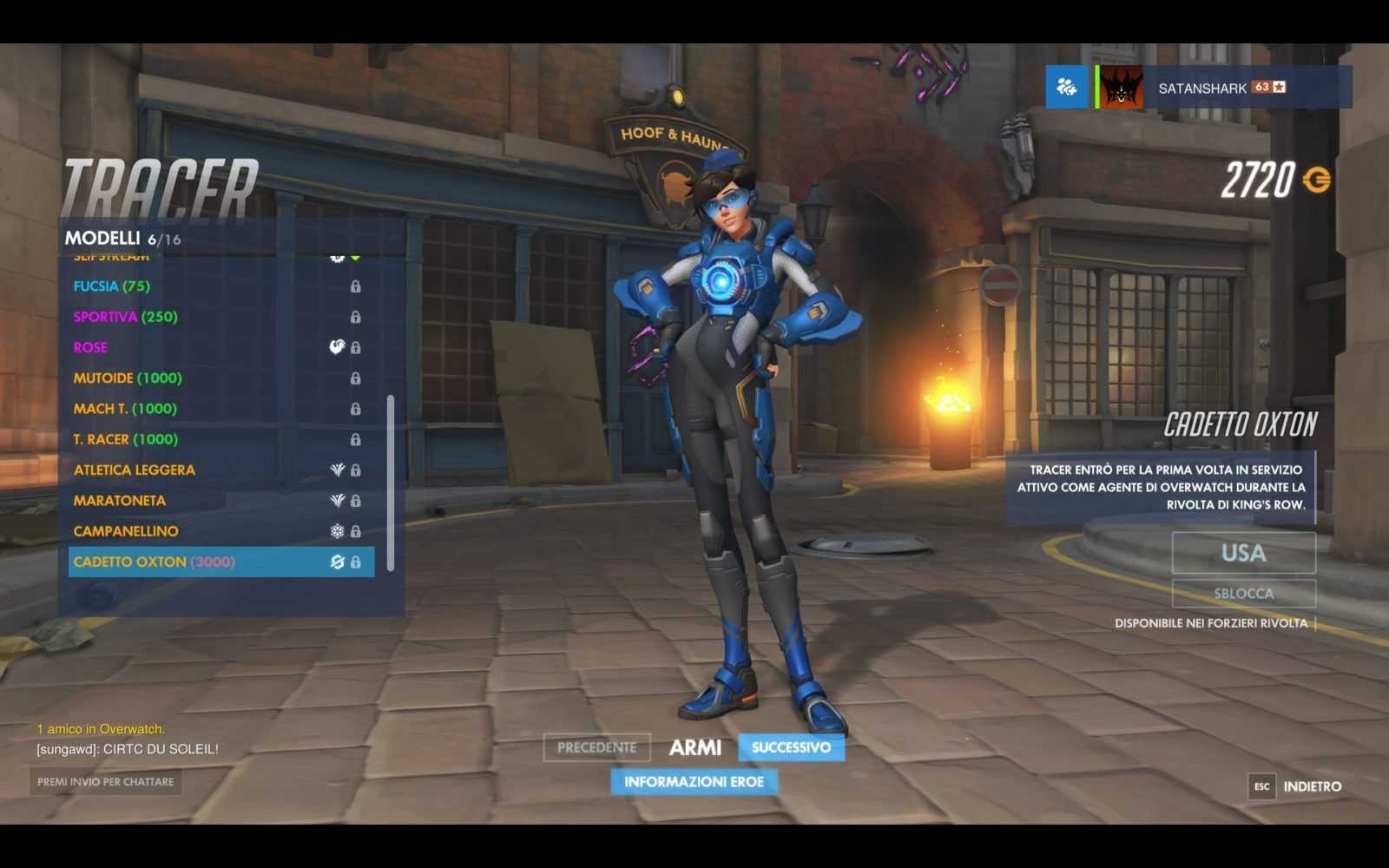Choose the Cadetto Oxton skin
The height and width of the screenshot is (868, 1389).
coord(155,562)
